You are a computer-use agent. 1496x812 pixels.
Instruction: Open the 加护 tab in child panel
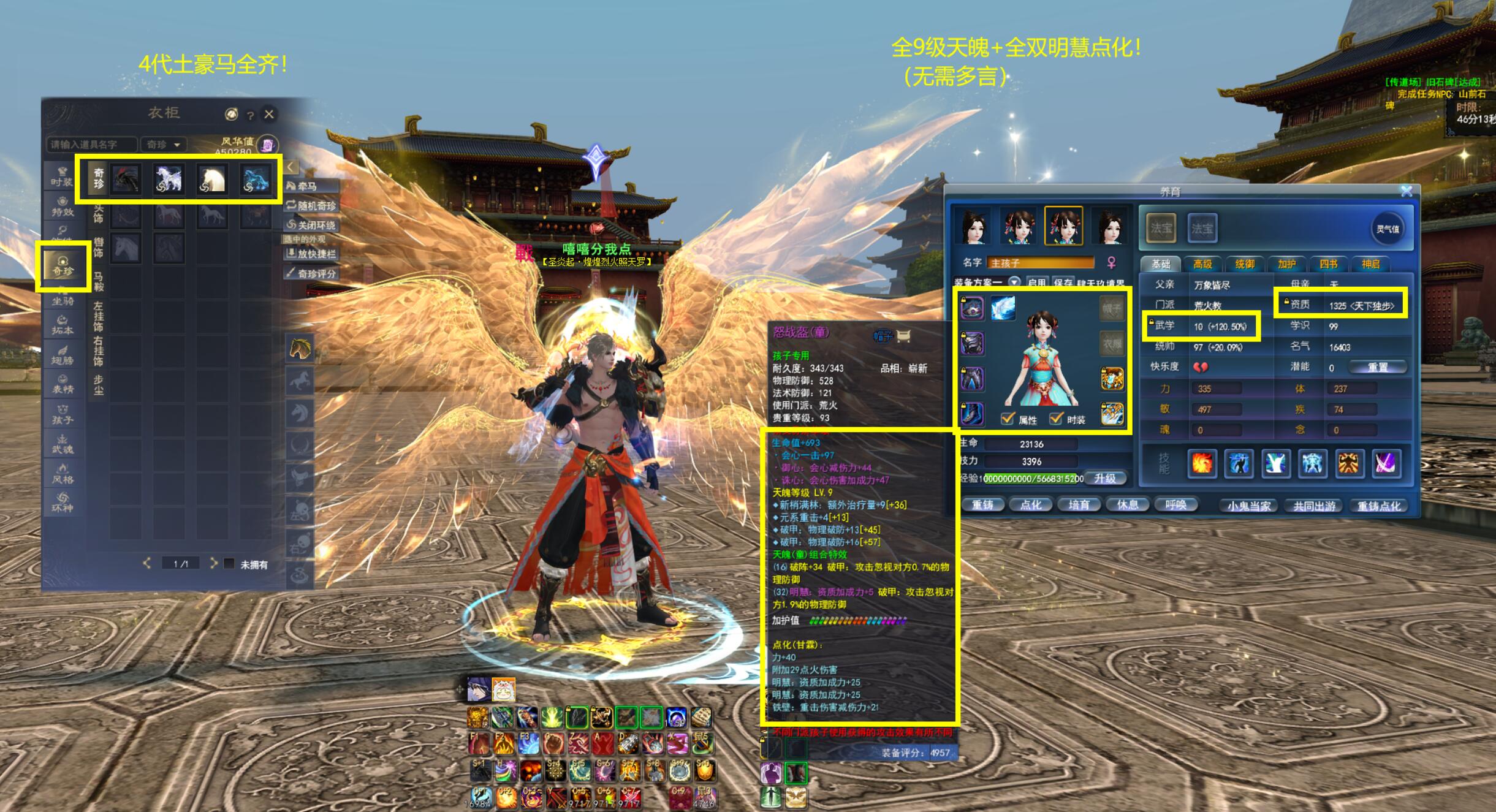(1286, 264)
